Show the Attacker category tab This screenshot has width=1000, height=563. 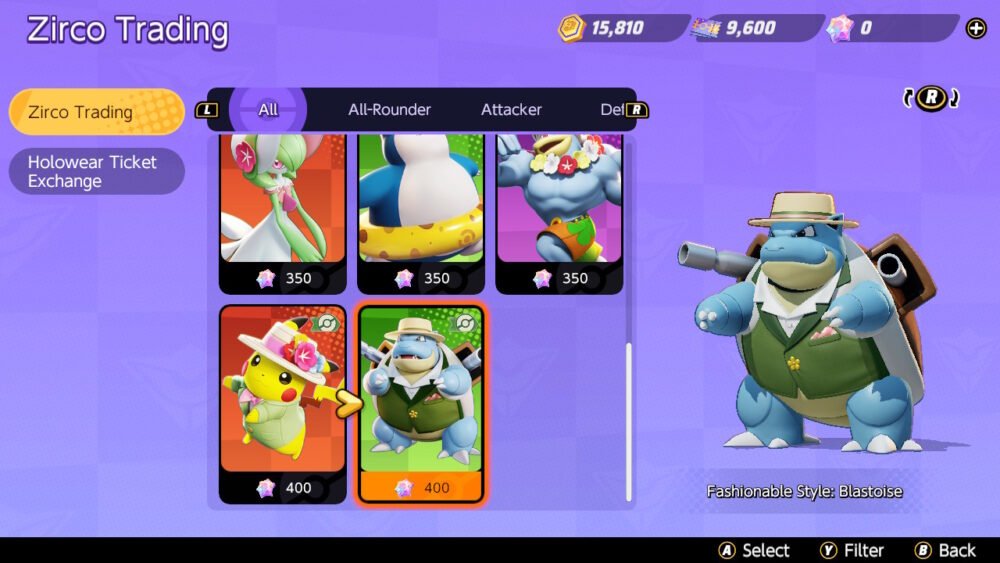coord(511,110)
